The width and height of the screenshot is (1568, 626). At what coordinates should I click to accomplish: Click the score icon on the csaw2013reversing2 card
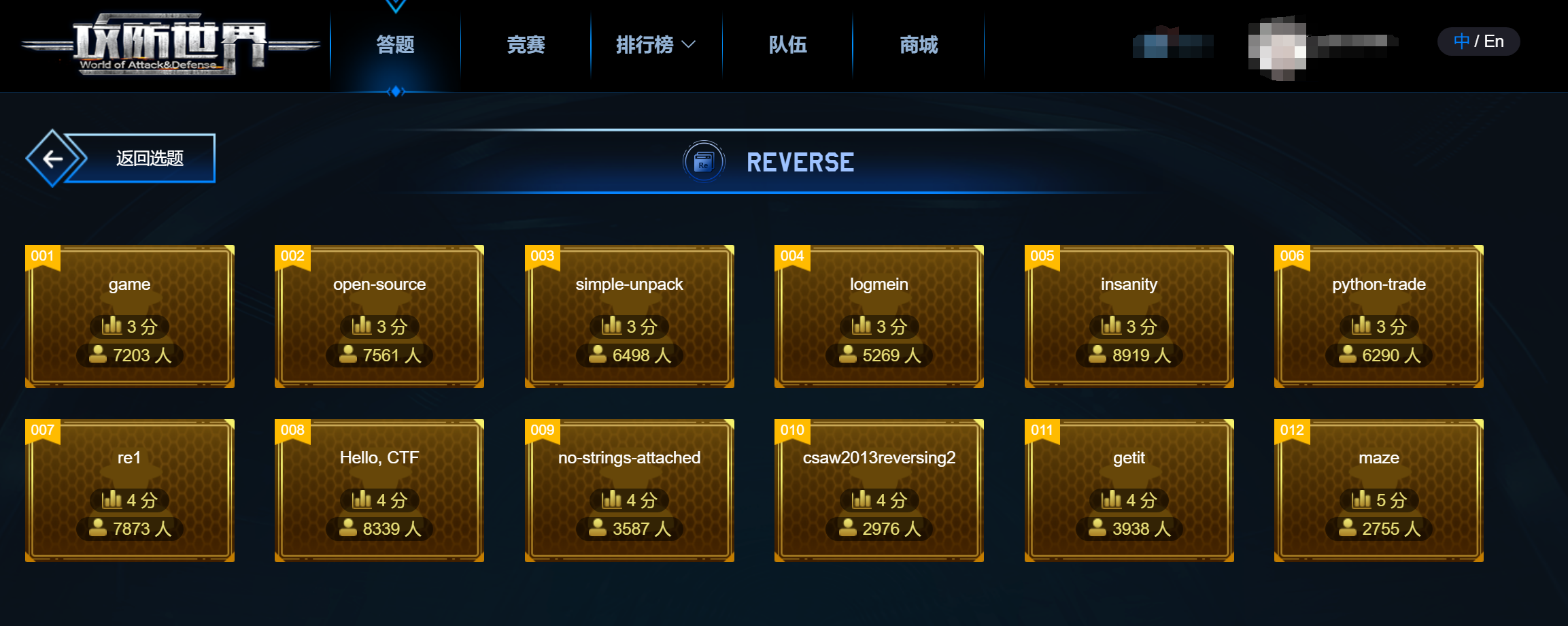click(x=860, y=499)
